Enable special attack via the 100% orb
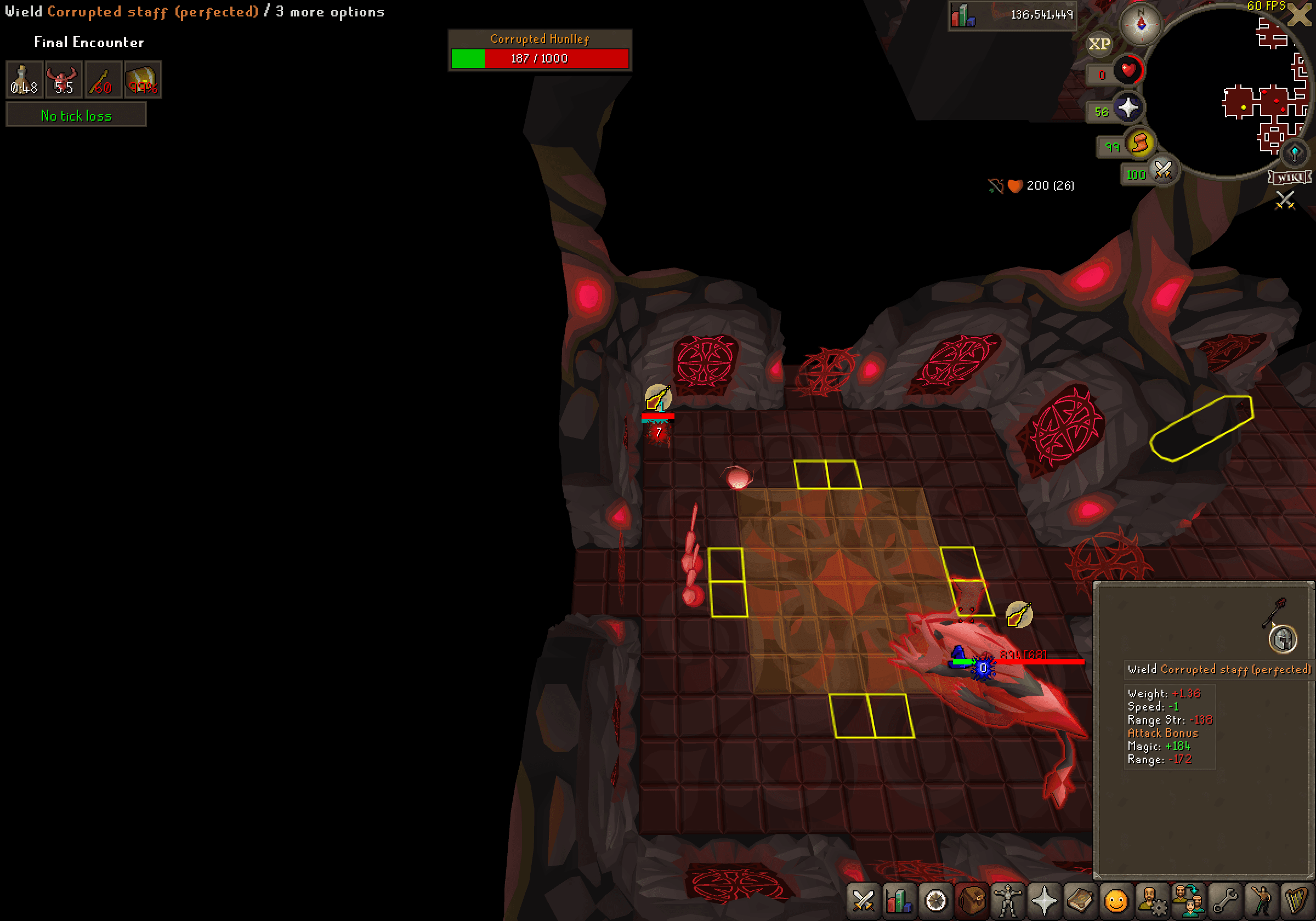Viewport: 1316px width, 921px height. 1163,173
